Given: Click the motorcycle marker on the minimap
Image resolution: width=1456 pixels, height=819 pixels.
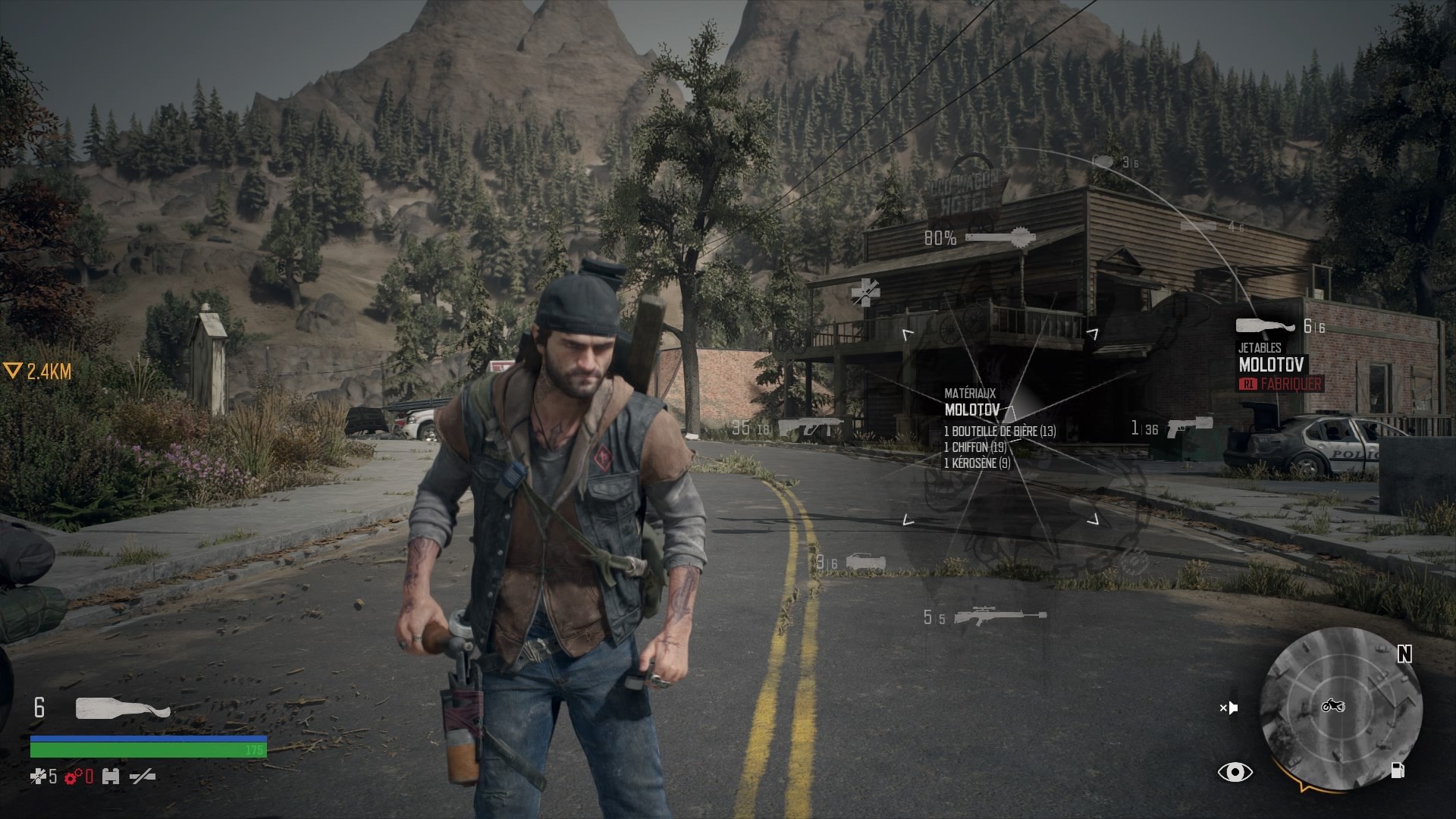Looking at the screenshot, I should (1333, 706).
